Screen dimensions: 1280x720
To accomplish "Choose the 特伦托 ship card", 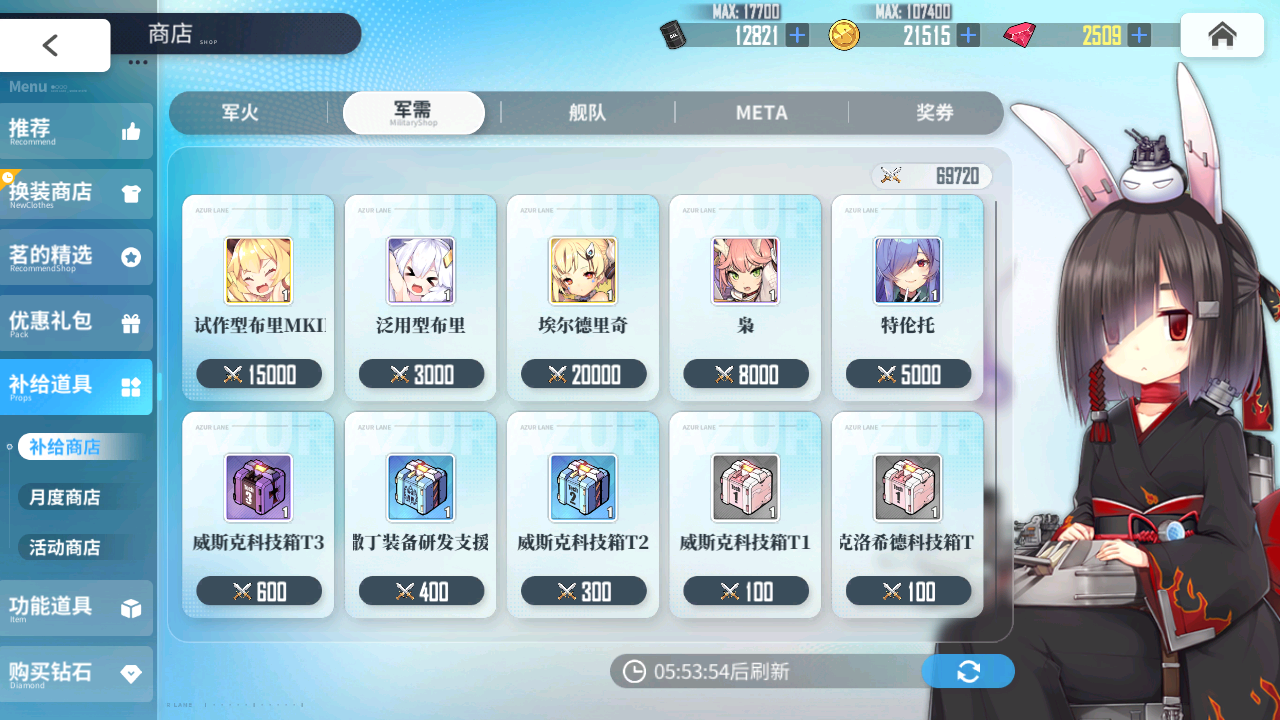I will [x=908, y=298].
